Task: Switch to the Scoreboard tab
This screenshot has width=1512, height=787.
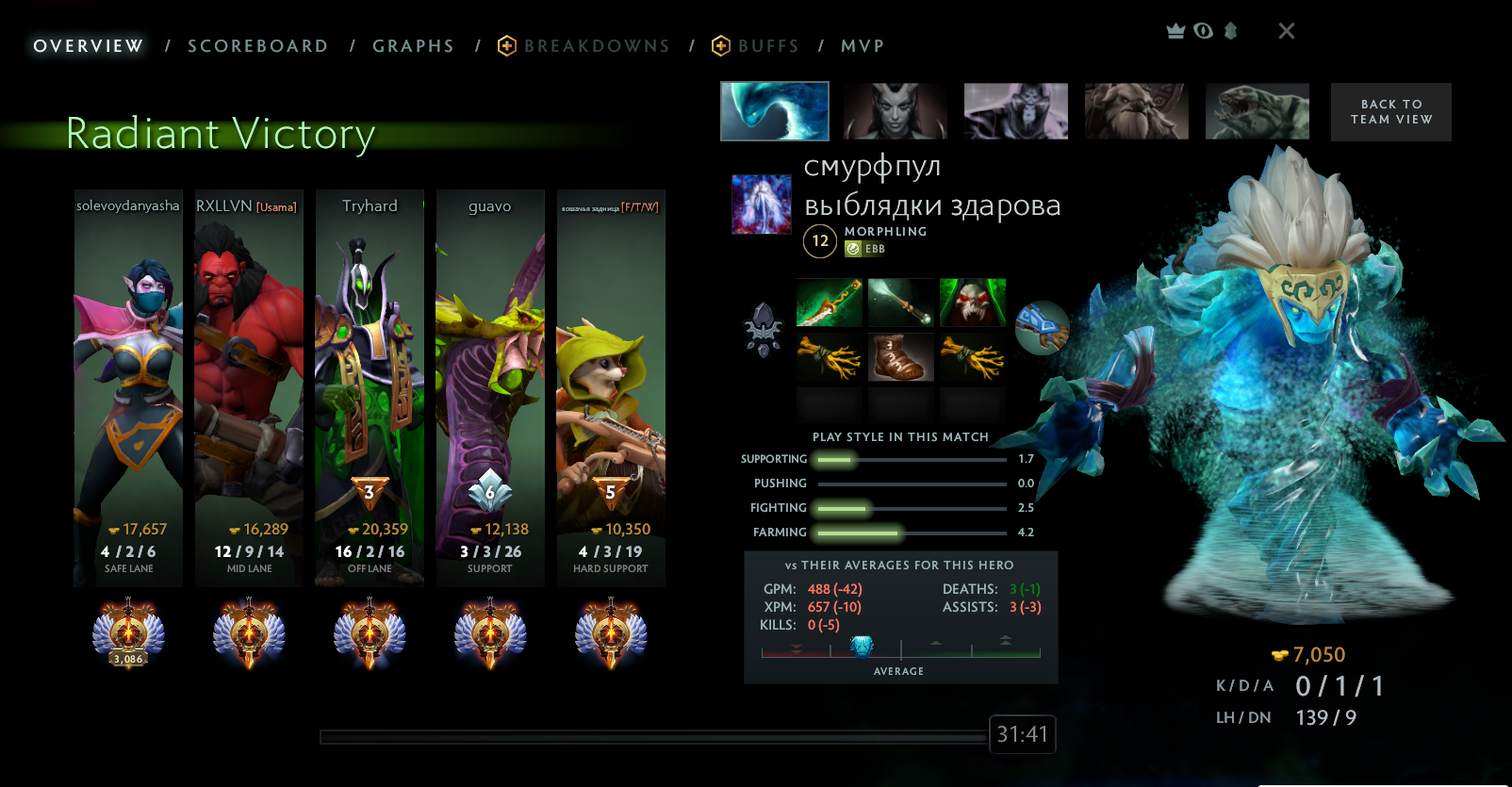Action: tap(257, 46)
